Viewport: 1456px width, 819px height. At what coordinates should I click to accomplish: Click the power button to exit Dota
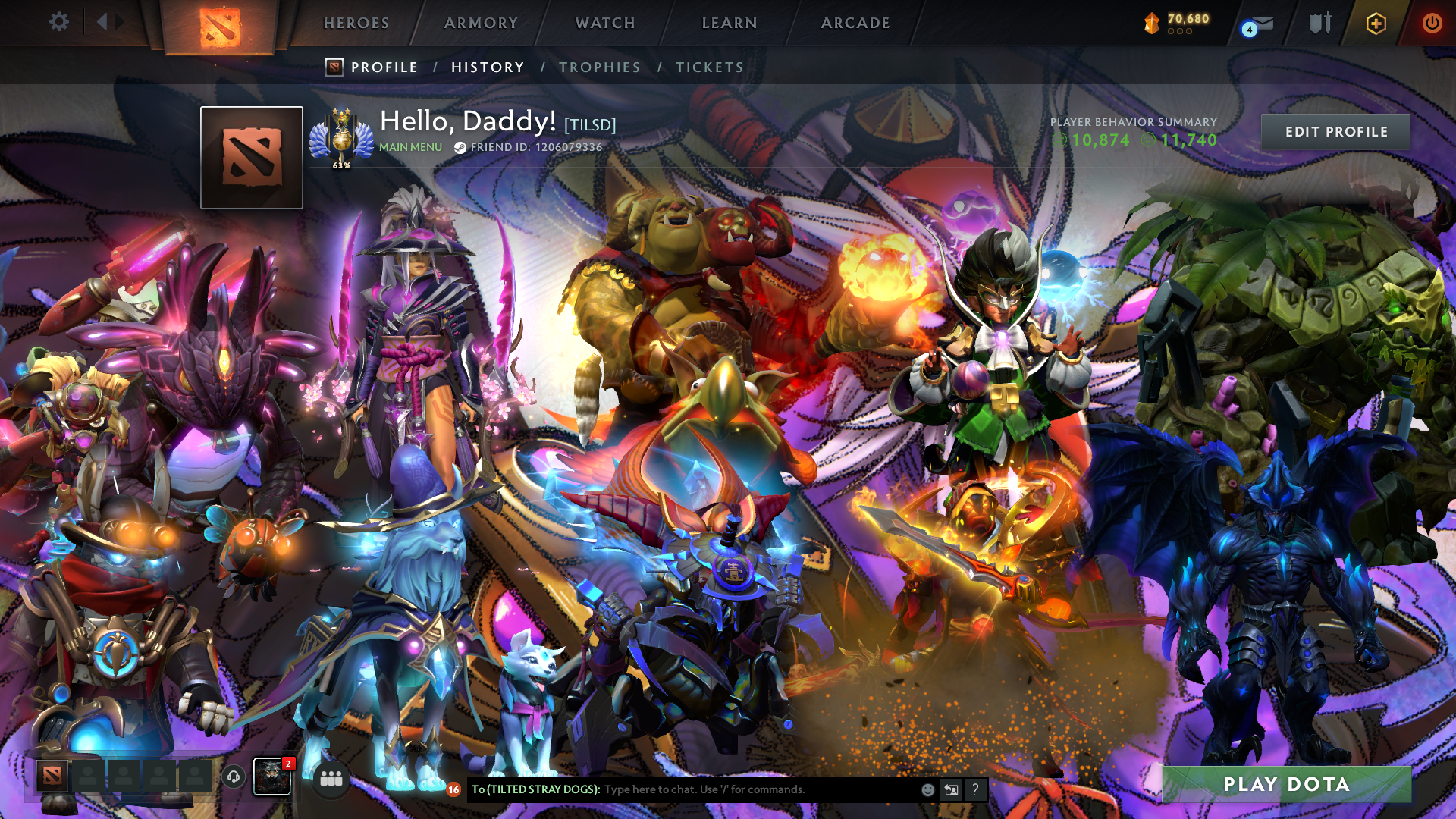pos(1432,22)
